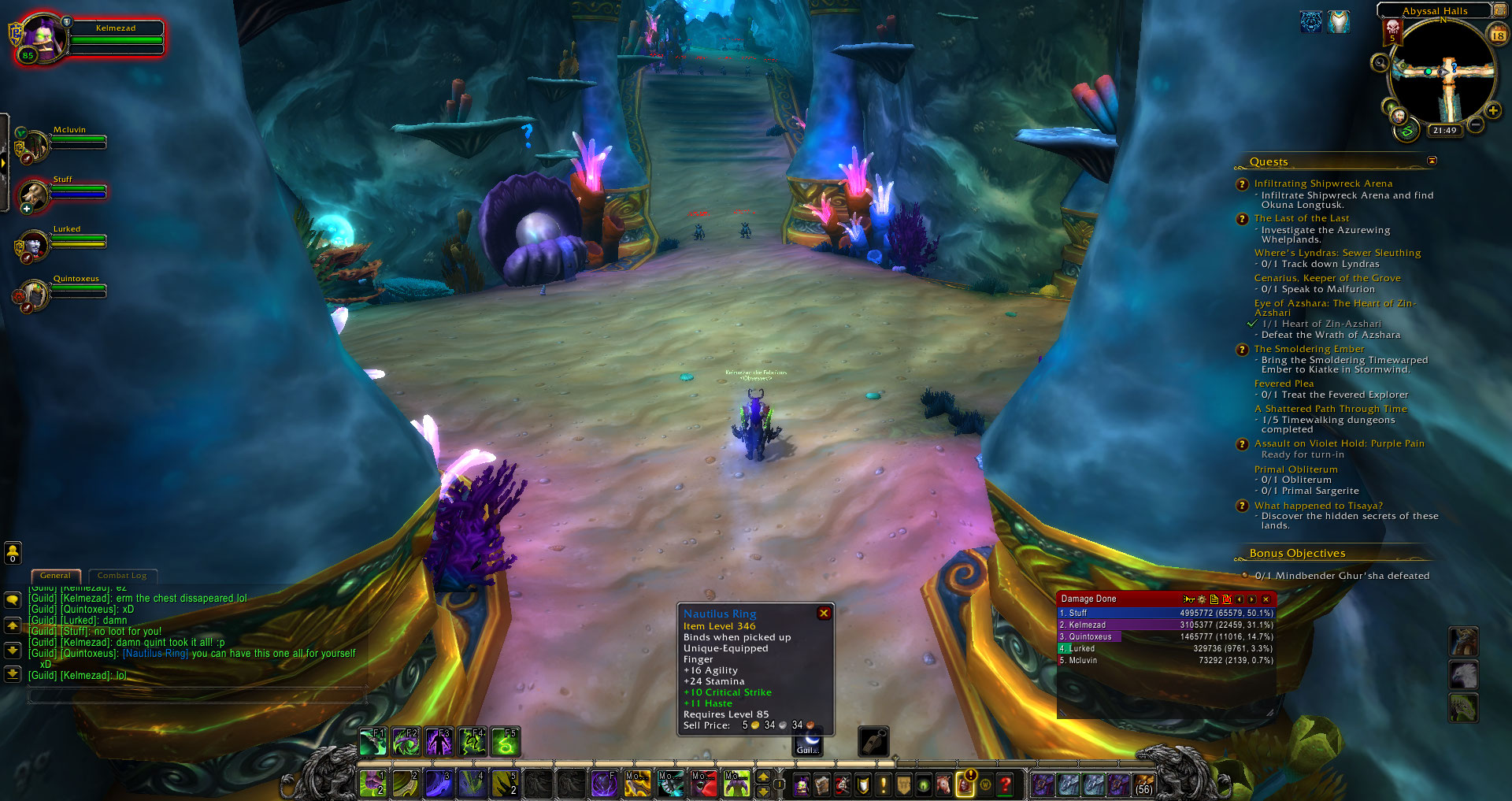
Task: Close the Nautilus Ring item tooltip
Action: point(824,614)
